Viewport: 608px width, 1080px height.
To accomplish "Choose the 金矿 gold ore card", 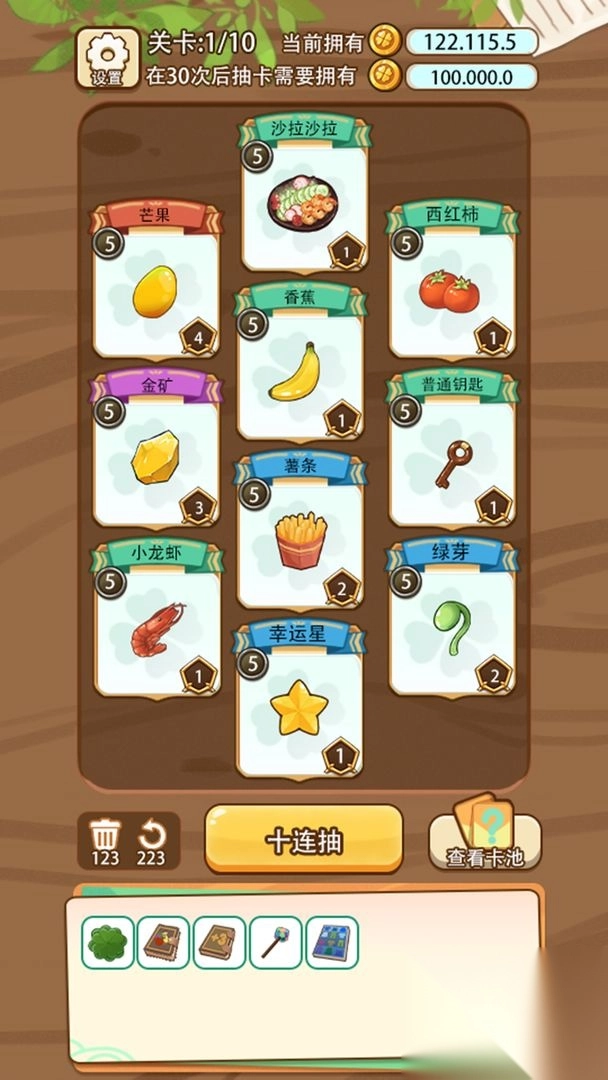I will click(155, 454).
